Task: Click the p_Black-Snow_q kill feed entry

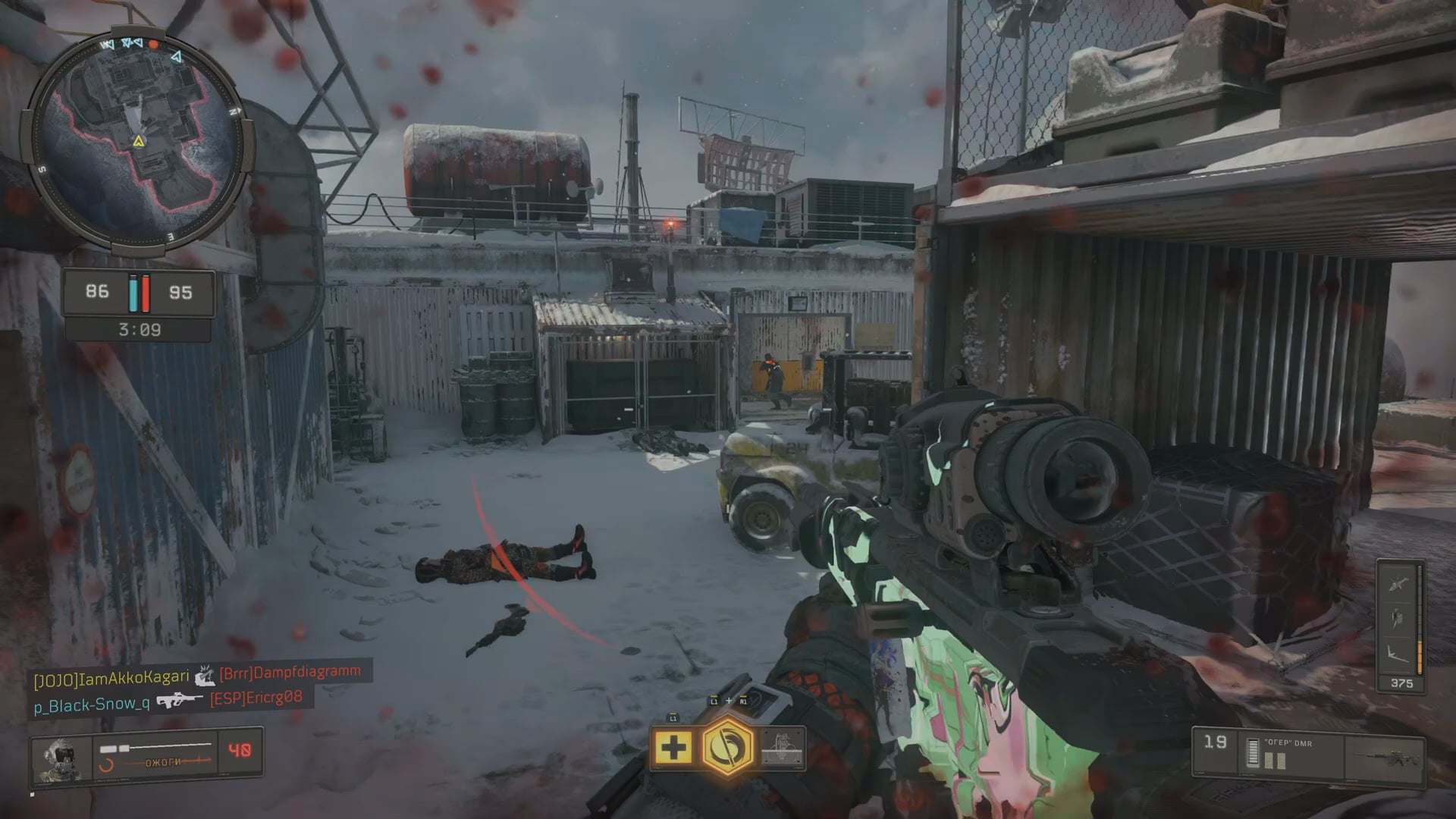Action: click(x=92, y=704)
